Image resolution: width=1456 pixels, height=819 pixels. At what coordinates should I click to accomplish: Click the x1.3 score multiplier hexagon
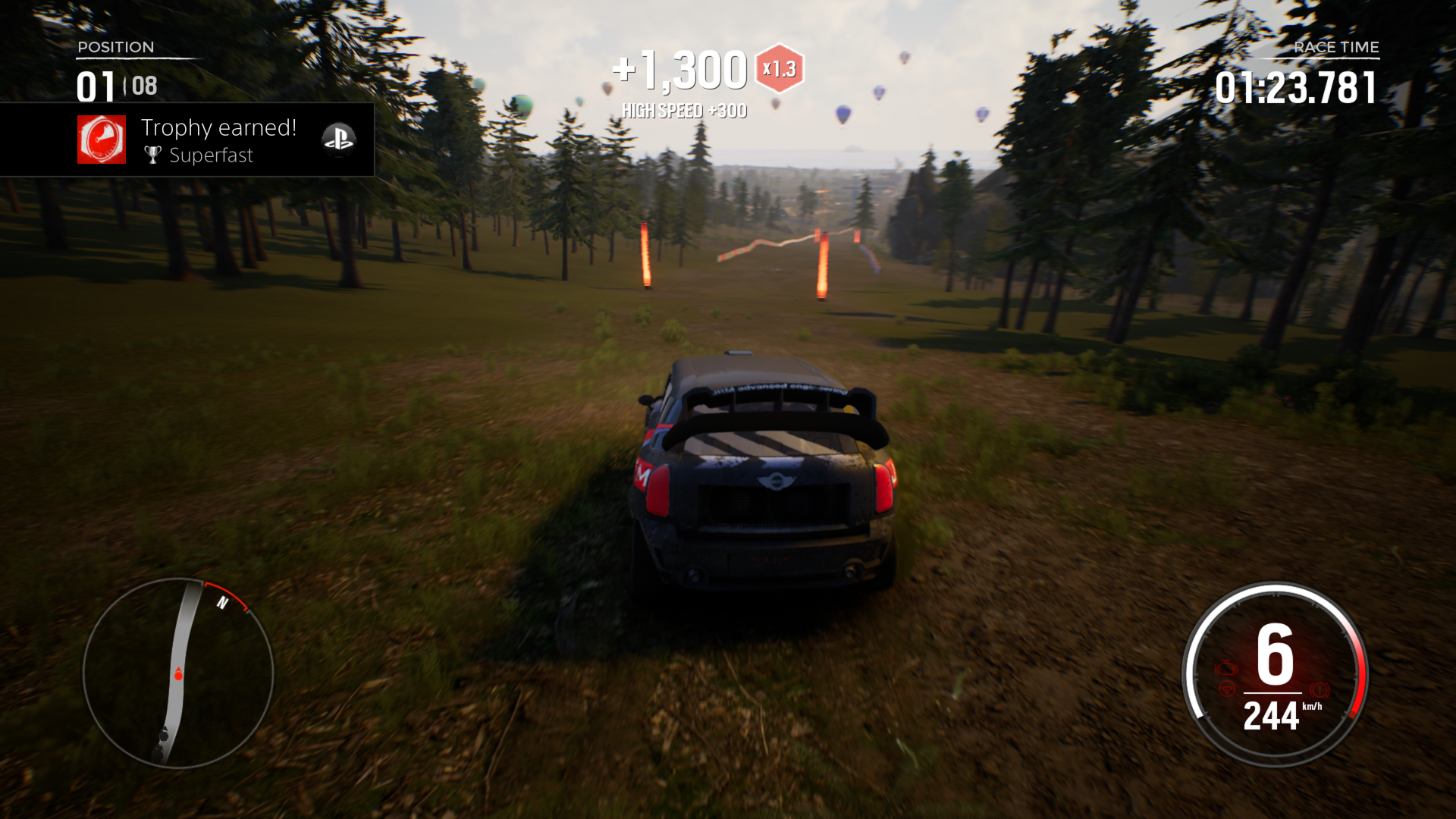coord(780,67)
